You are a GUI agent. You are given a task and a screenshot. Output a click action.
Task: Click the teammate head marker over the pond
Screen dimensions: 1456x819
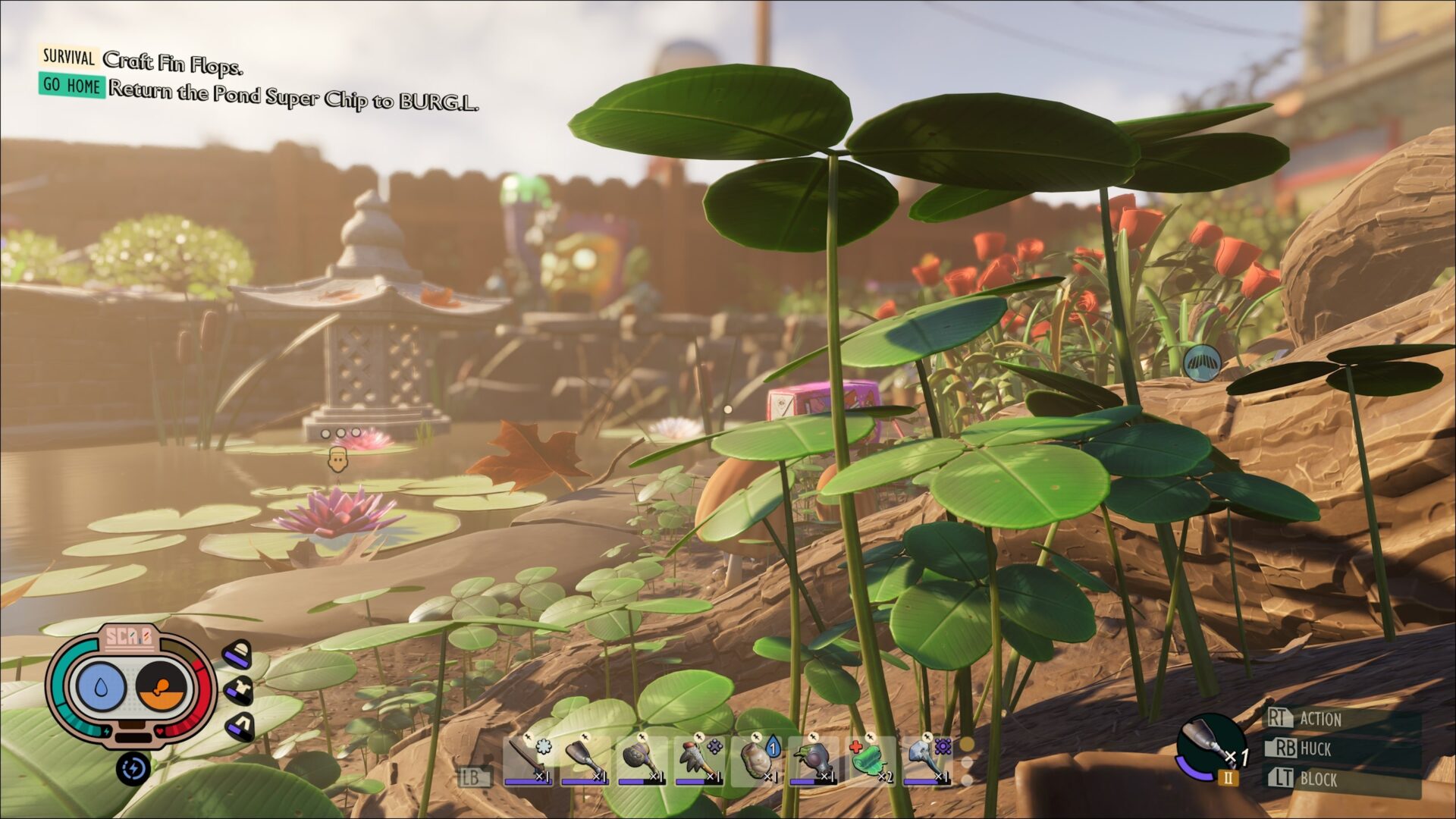[337, 459]
